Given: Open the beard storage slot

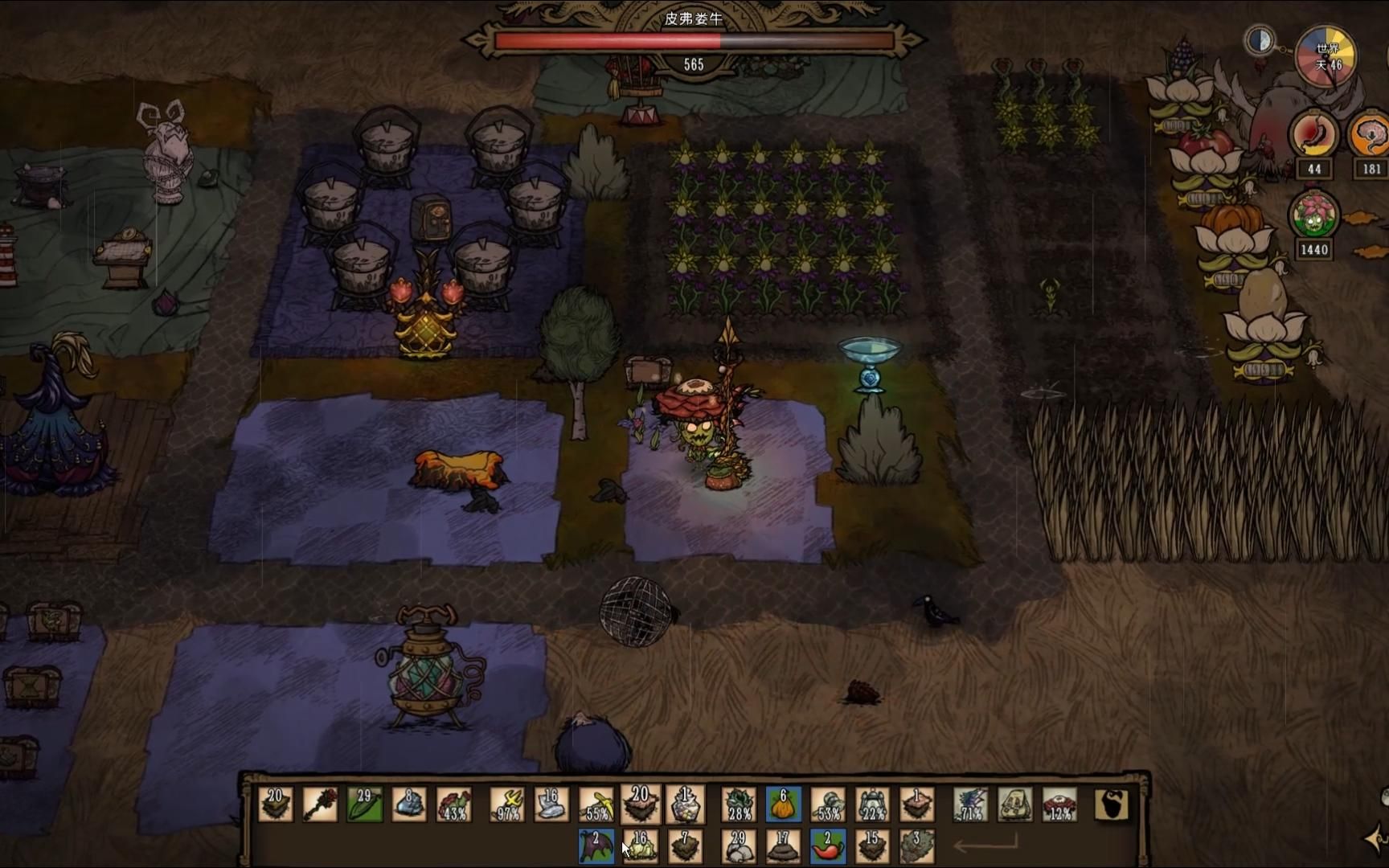Looking at the screenshot, I should pos(1112,805).
